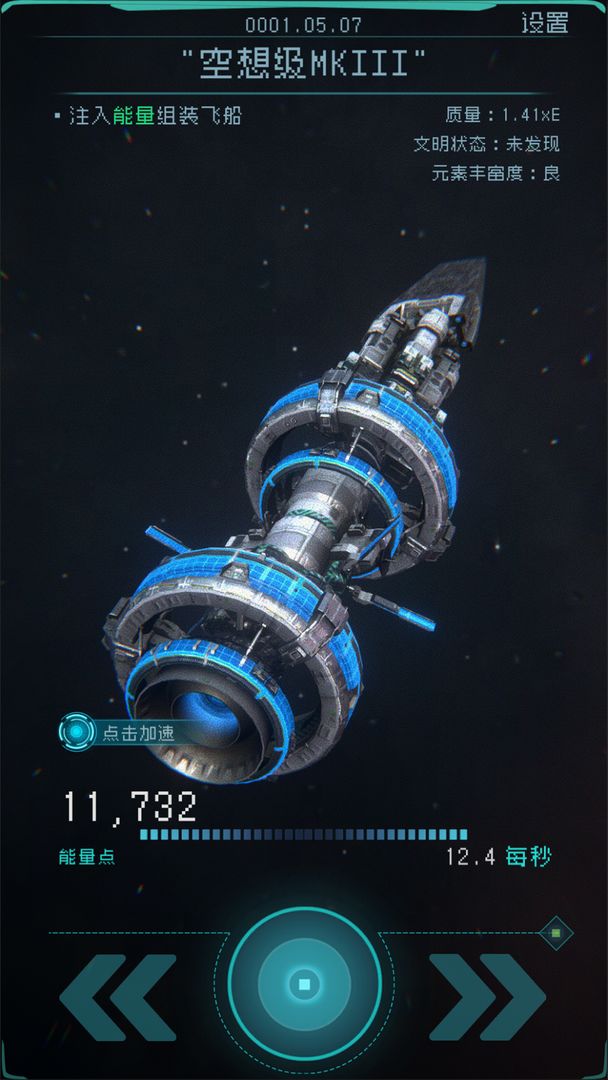The height and width of the screenshot is (1080, 608).
Task: Go to next ship with right chevrons
Action: 486,997
